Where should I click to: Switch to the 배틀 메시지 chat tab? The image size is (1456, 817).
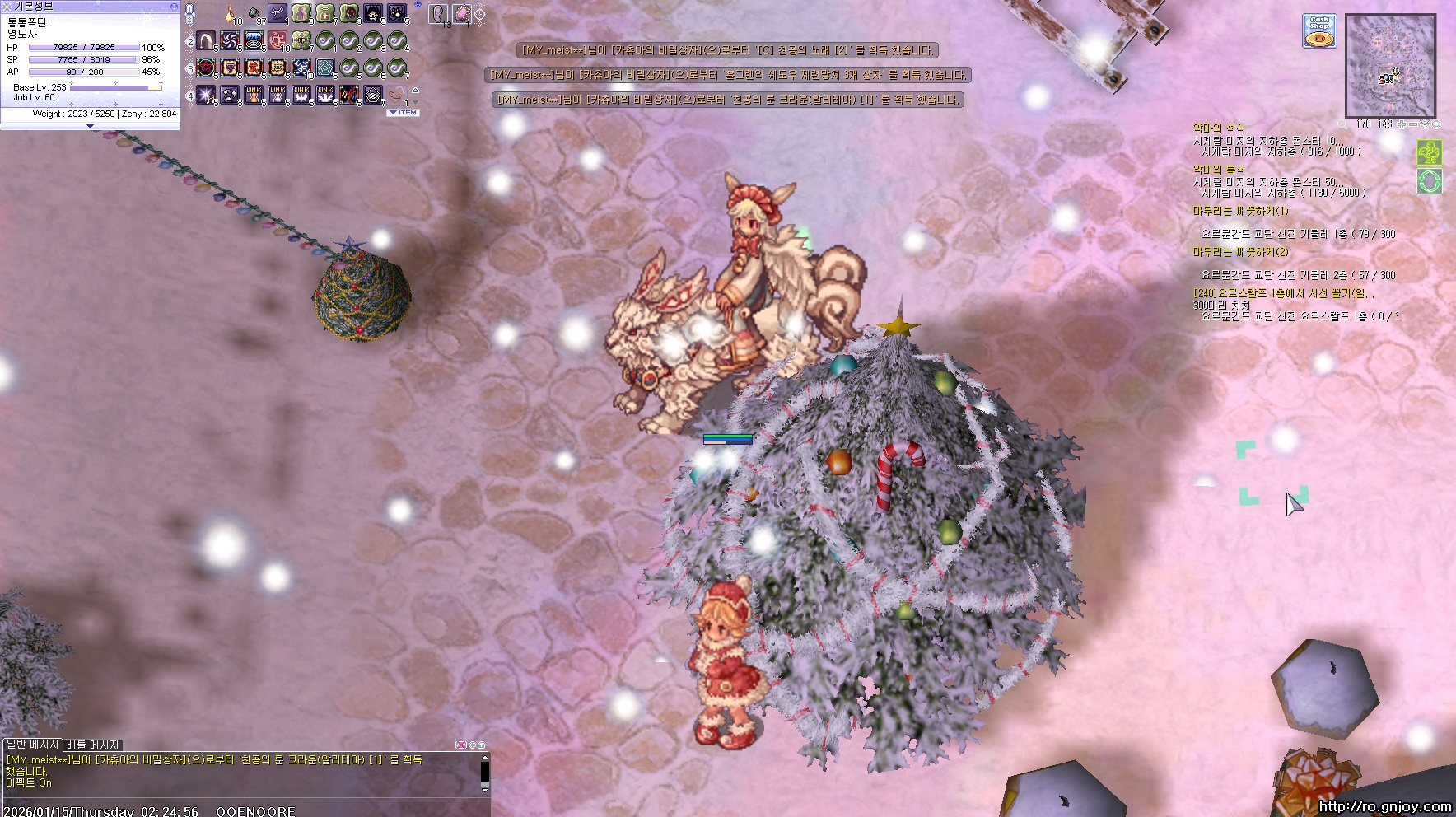pyautogui.click(x=93, y=745)
